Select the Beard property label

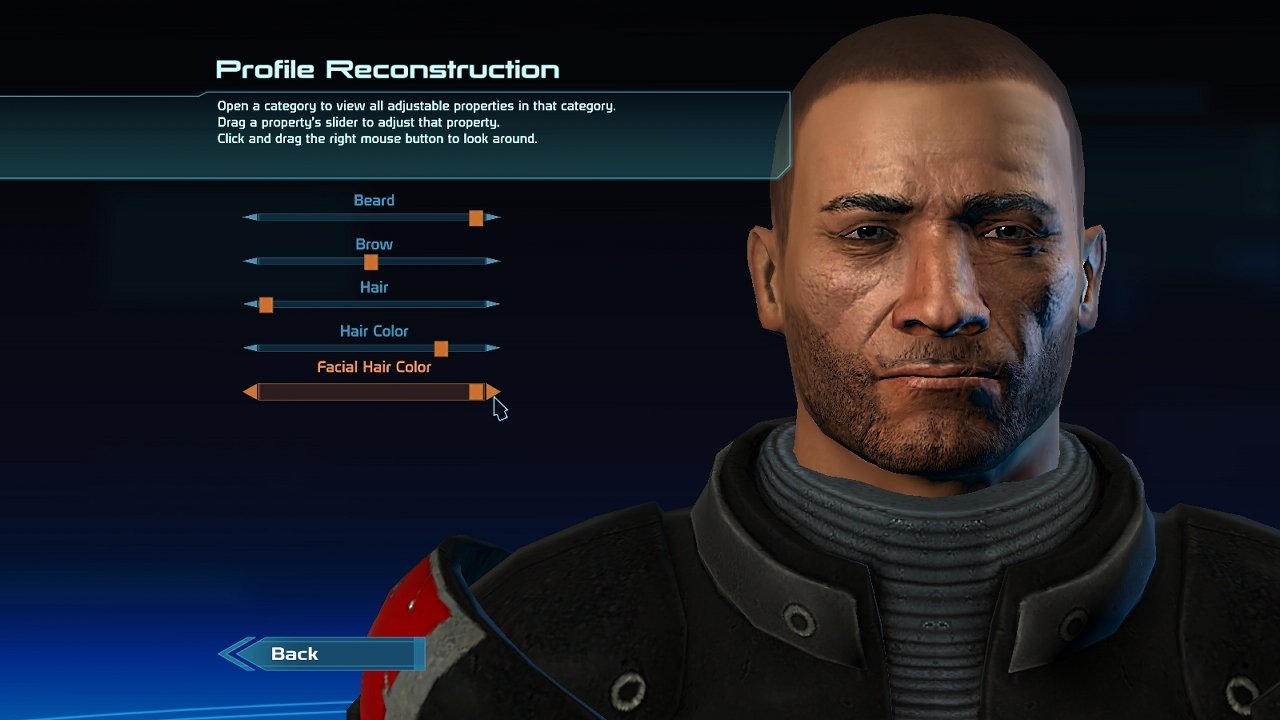click(374, 200)
